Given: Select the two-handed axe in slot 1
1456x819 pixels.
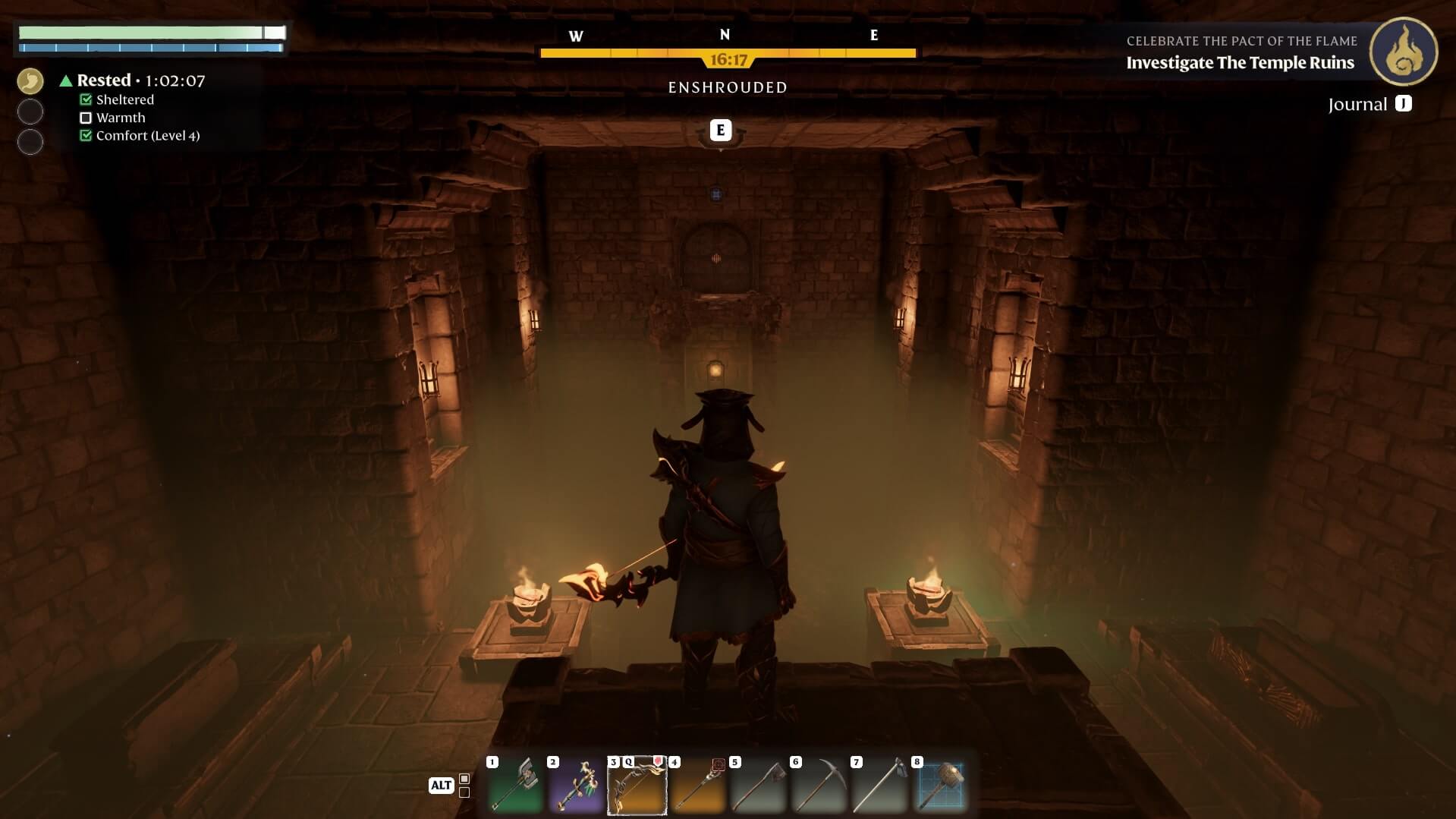Looking at the screenshot, I should 516,786.
